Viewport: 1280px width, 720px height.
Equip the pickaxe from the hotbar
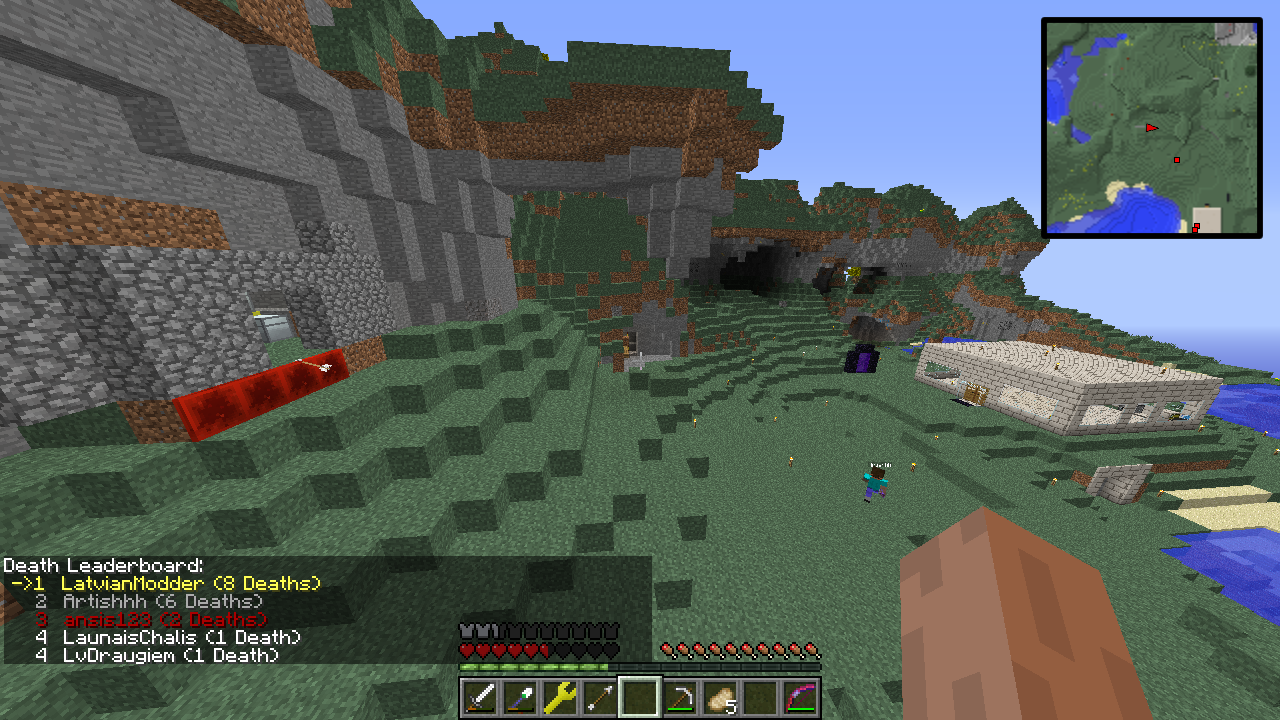coord(680,697)
